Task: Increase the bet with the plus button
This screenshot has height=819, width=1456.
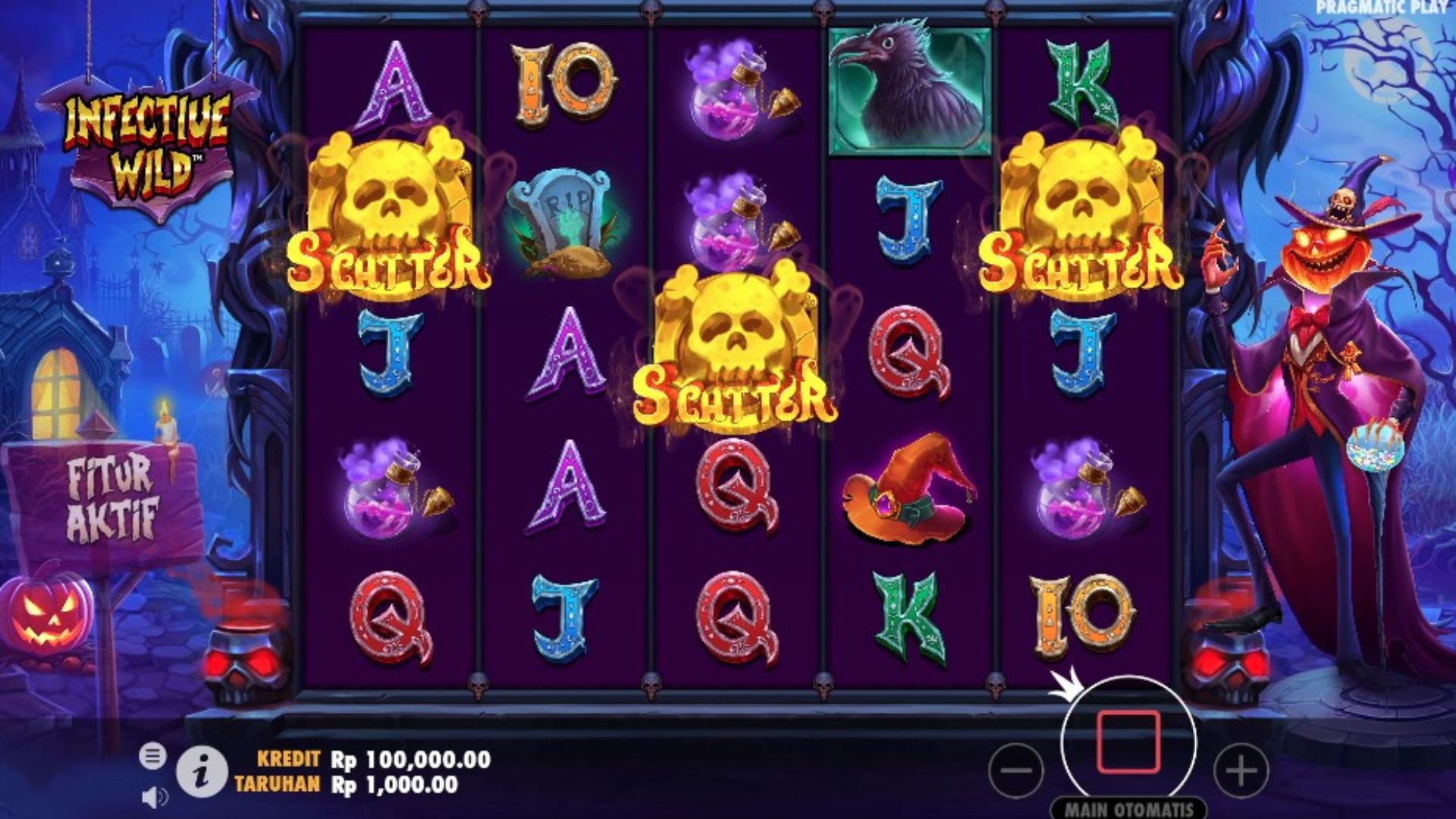Action: [x=1241, y=770]
